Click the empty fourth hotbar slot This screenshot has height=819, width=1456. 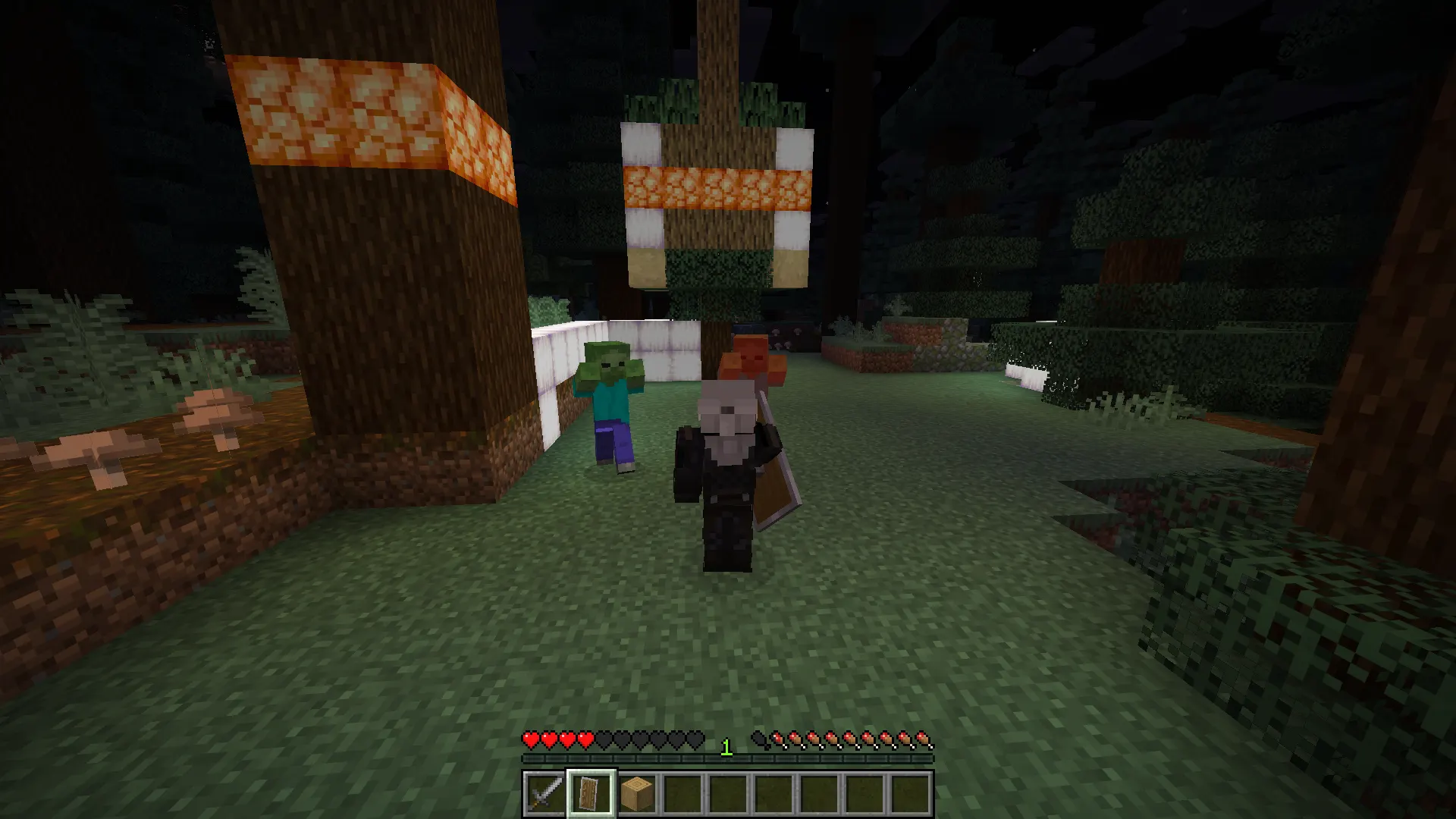click(x=682, y=792)
